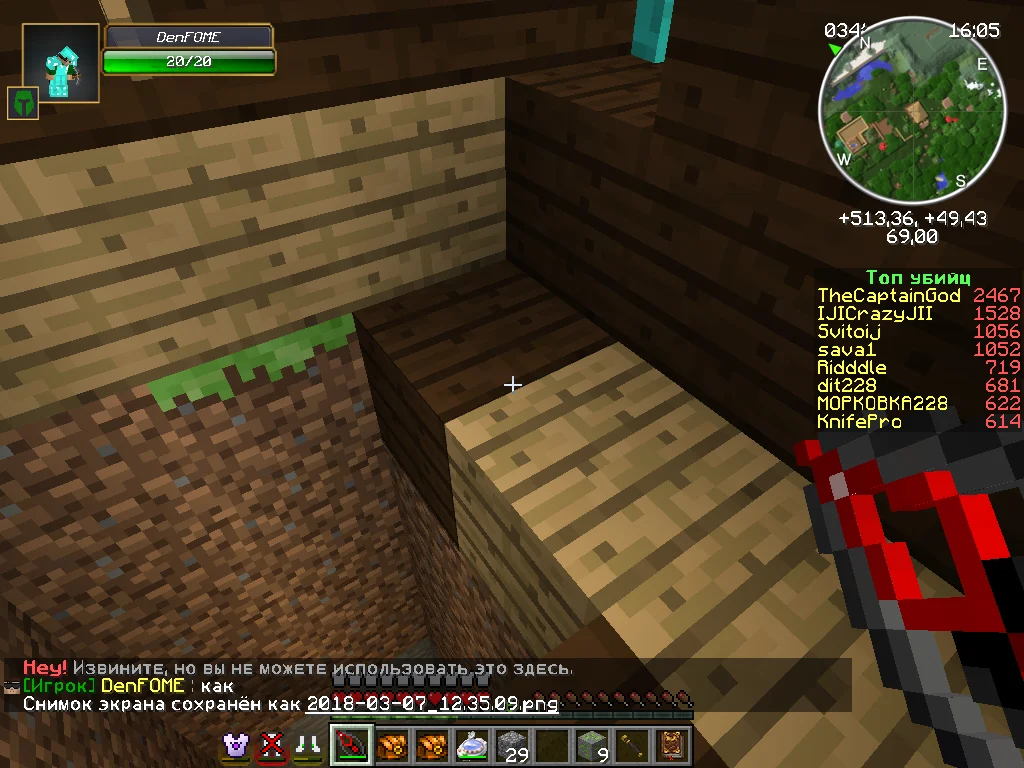This screenshot has width=1024, height=768.
Task: Select the brown book hotbar slot
Action: coord(669,746)
